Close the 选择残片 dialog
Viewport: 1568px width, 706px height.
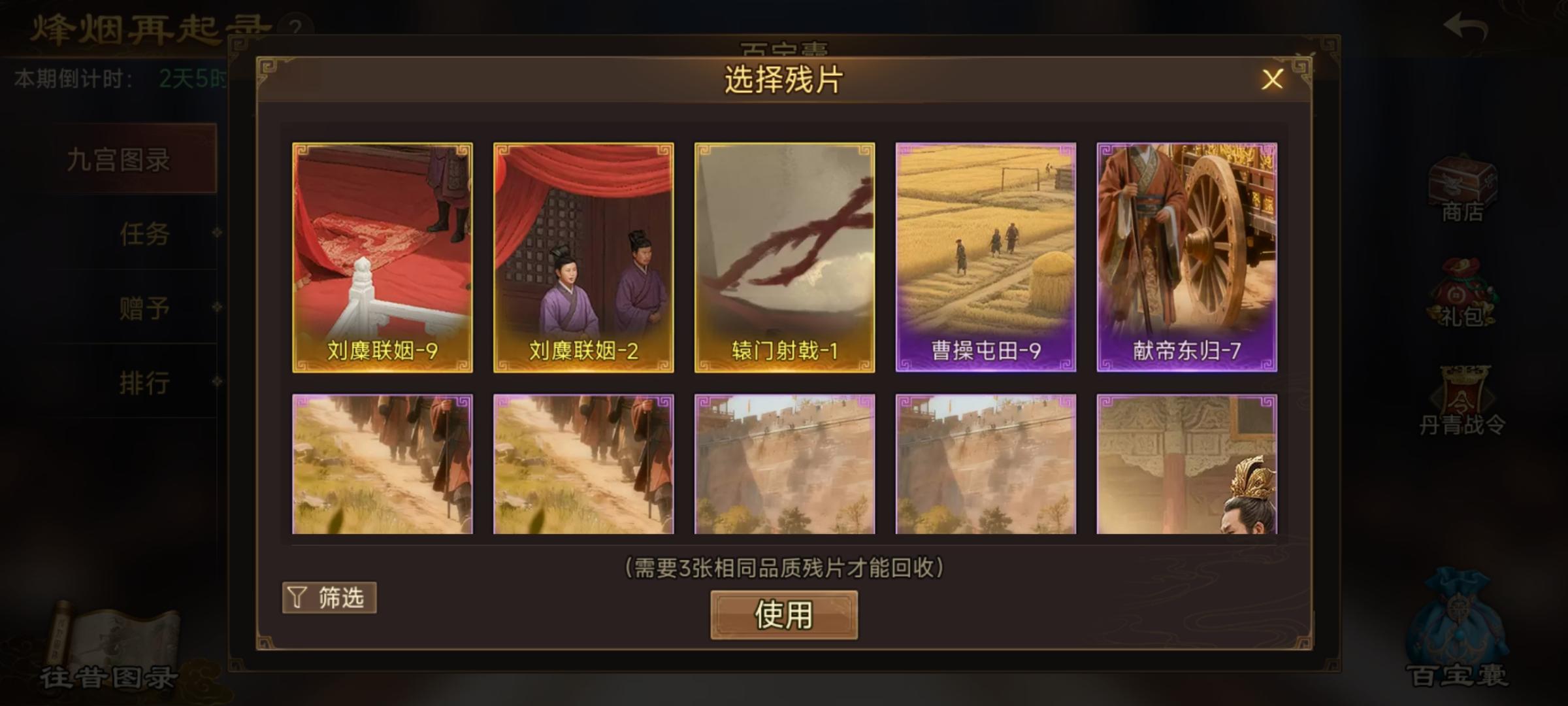click(x=1273, y=80)
